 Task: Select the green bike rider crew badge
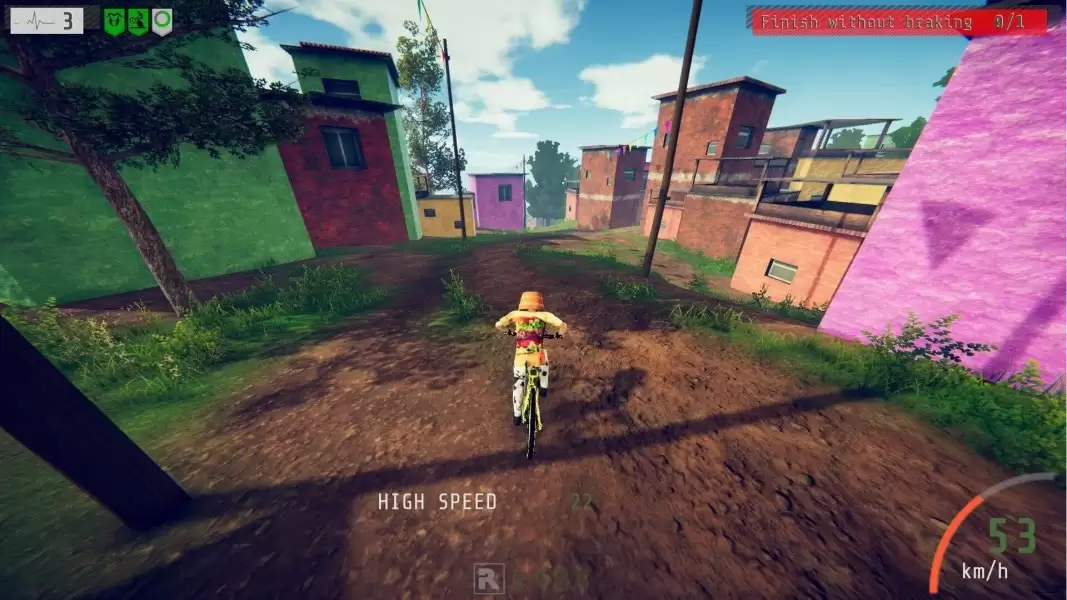coord(138,21)
